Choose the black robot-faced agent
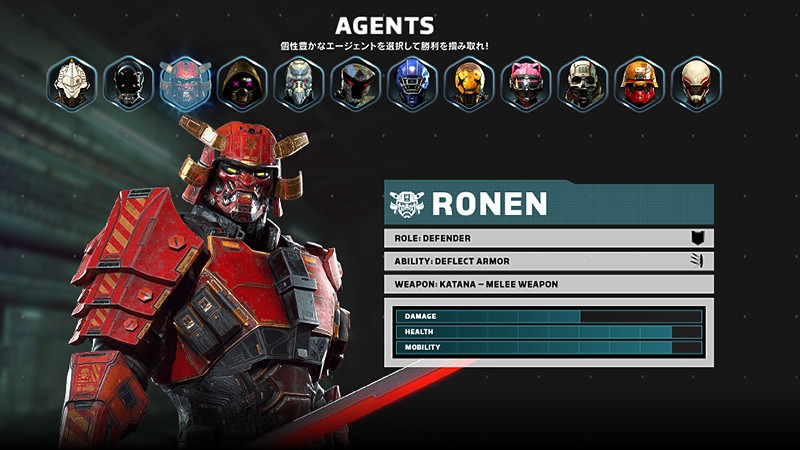The image size is (800, 450). point(128,82)
